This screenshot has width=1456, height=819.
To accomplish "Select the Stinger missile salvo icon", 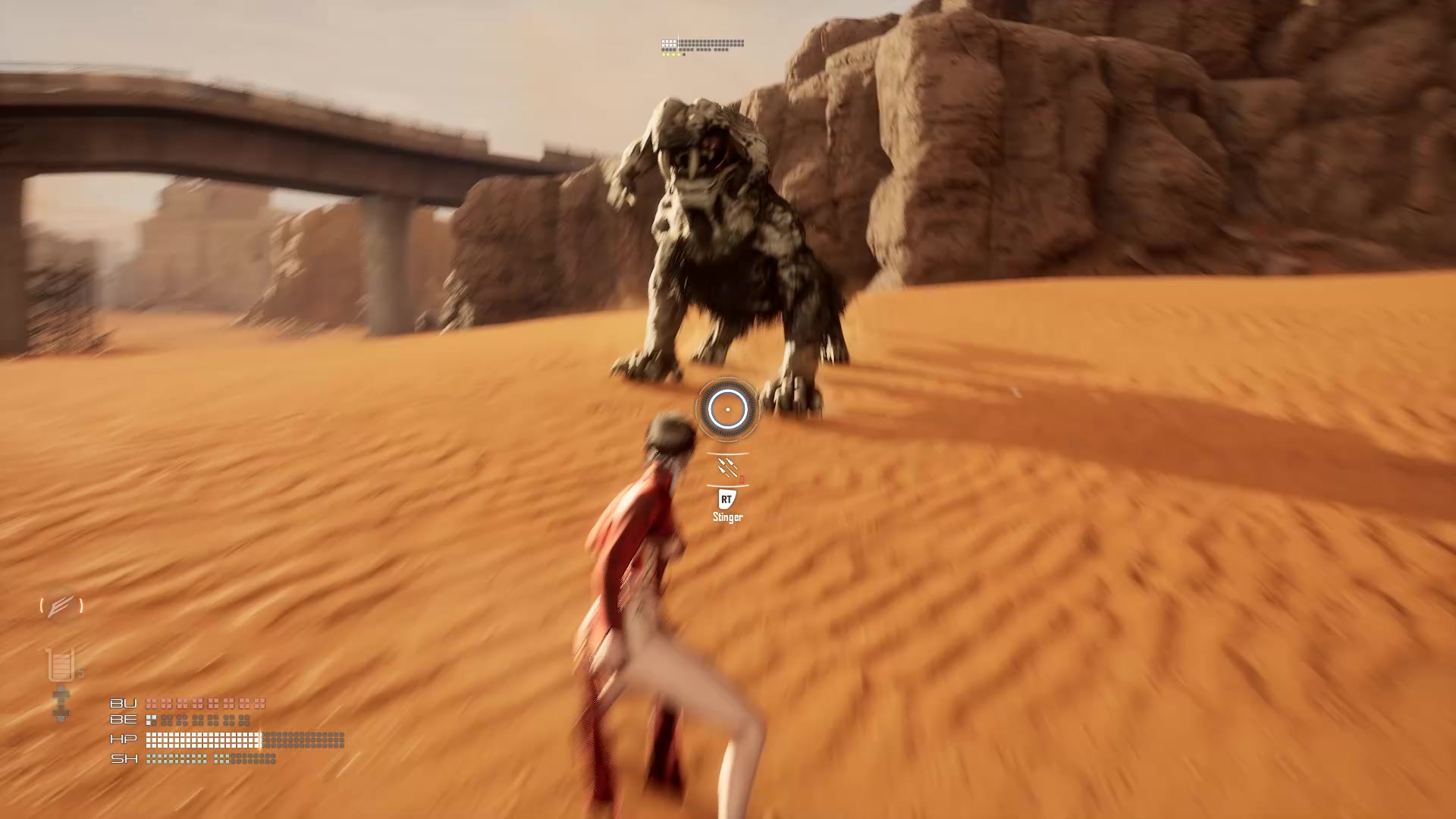I will point(726,466).
